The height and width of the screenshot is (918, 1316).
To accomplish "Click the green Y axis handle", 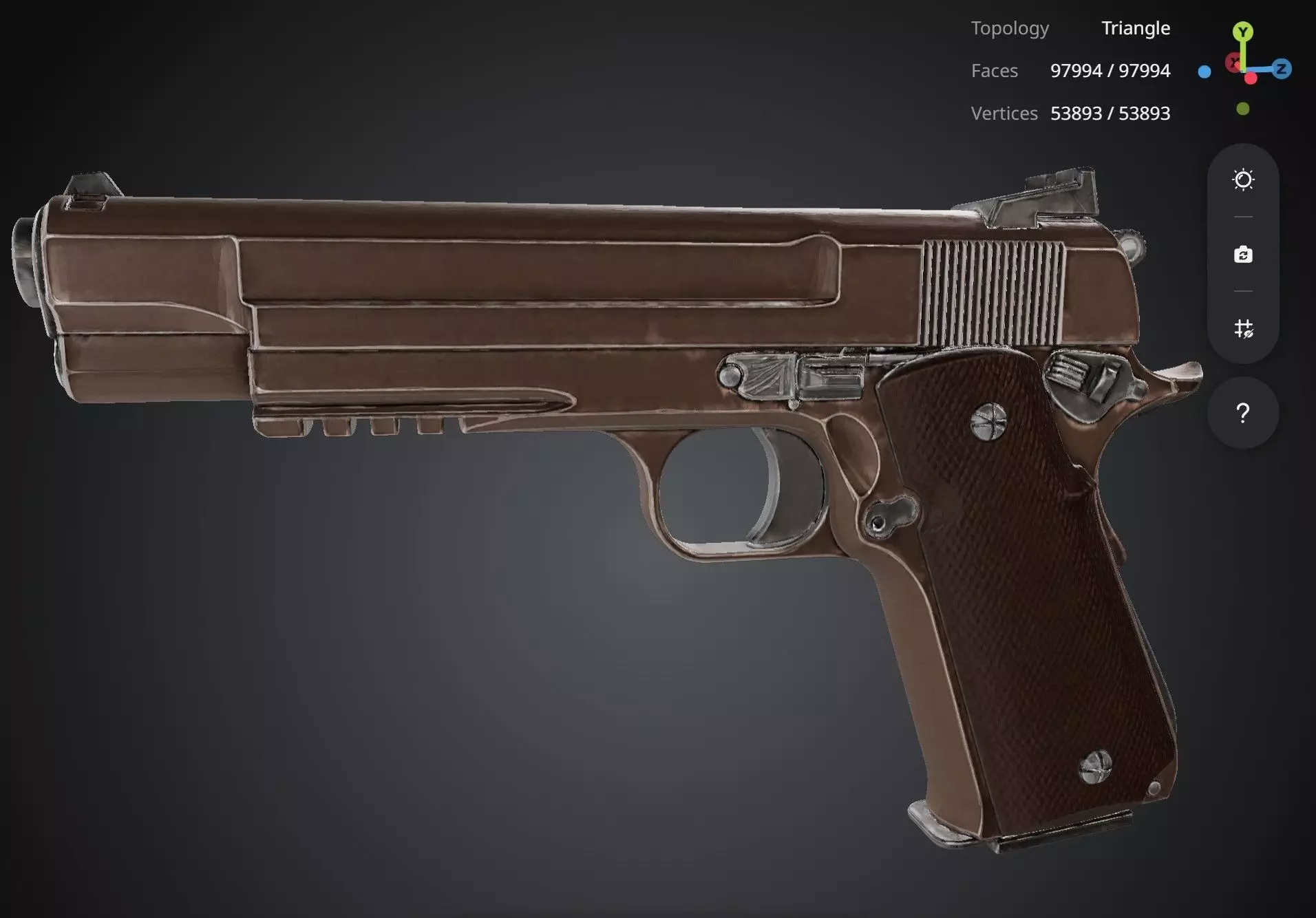I will 1242,32.
